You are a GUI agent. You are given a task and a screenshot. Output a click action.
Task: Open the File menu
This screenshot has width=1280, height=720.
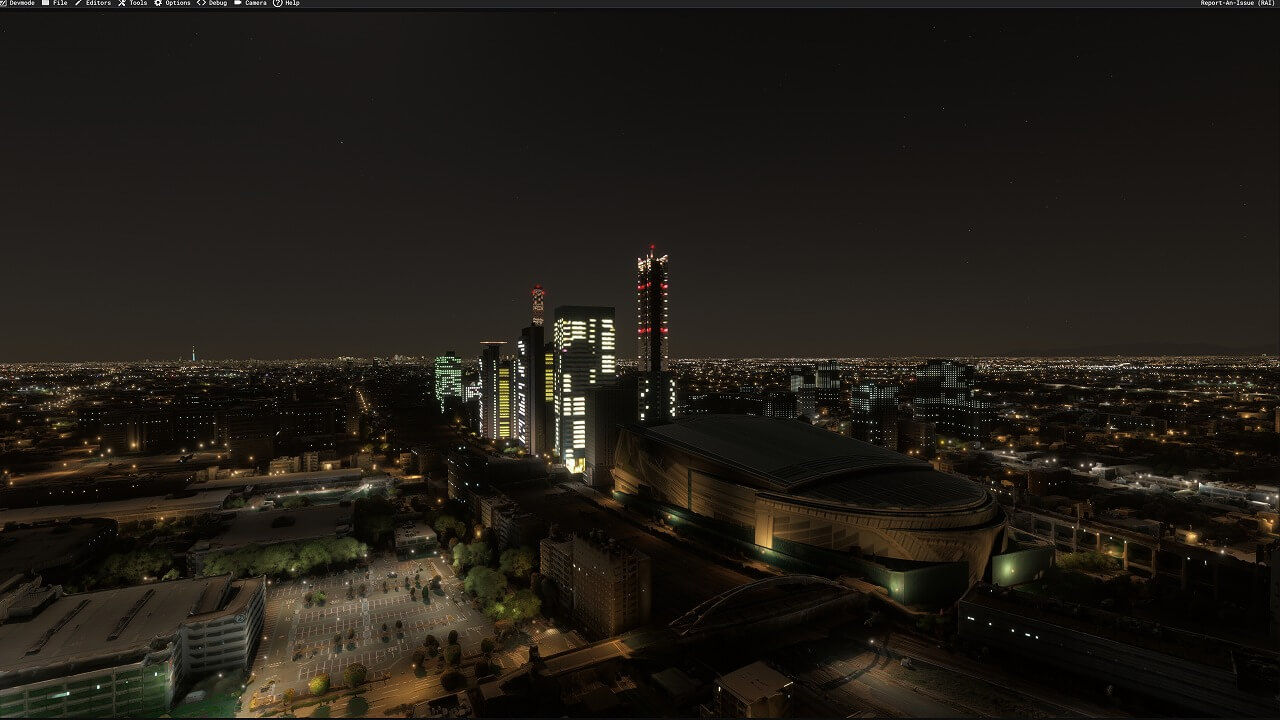coord(59,3)
